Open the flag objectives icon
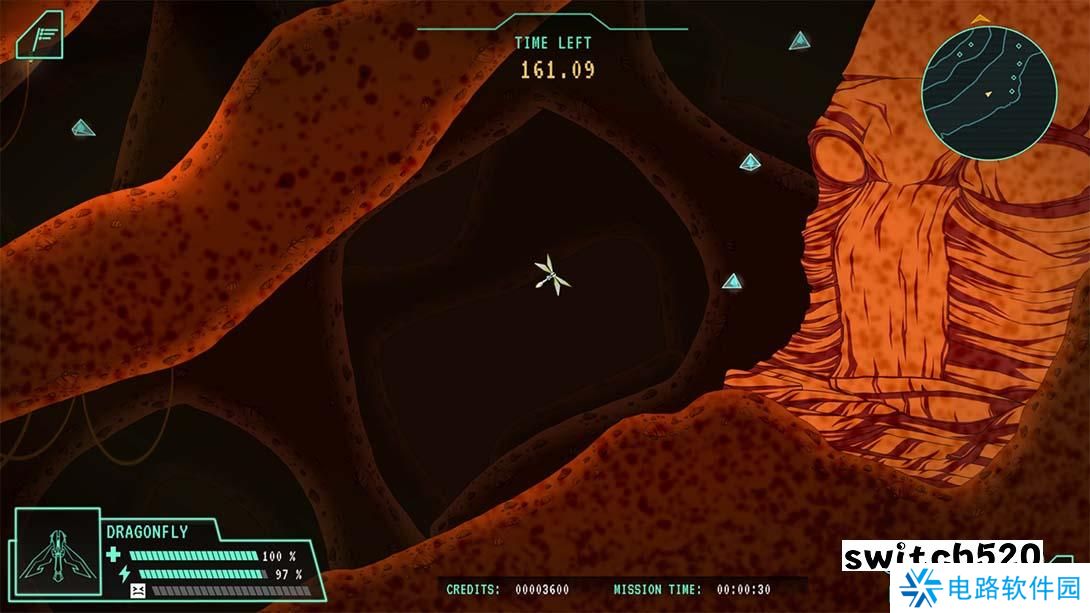 42,38
